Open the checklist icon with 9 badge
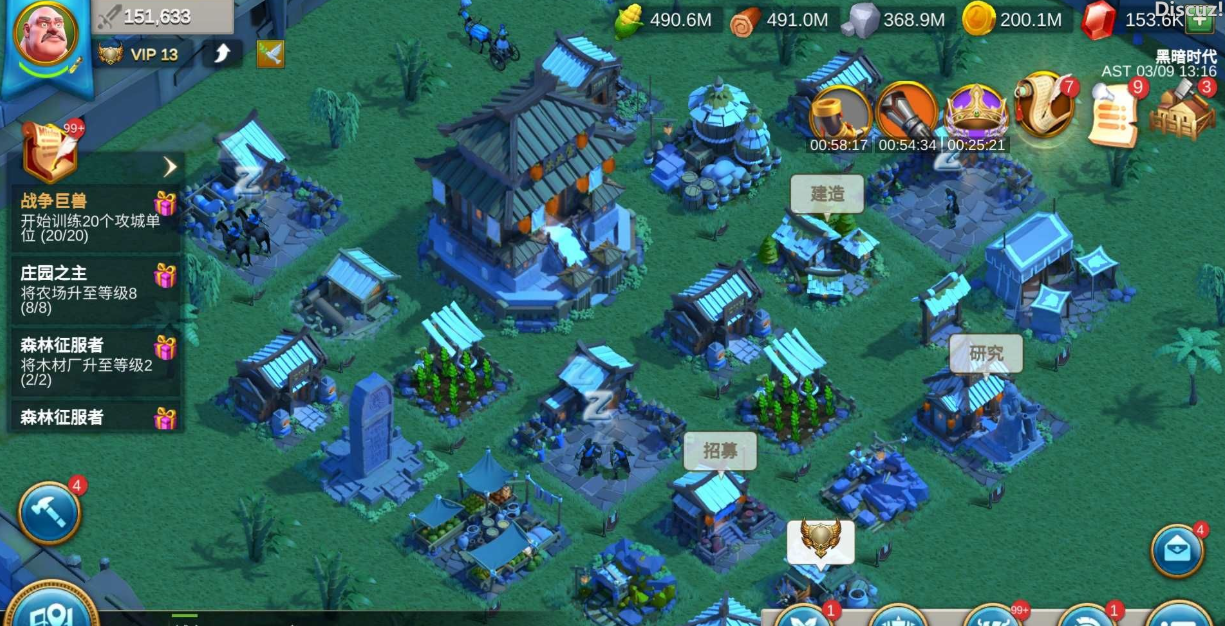 coord(1114,114)
